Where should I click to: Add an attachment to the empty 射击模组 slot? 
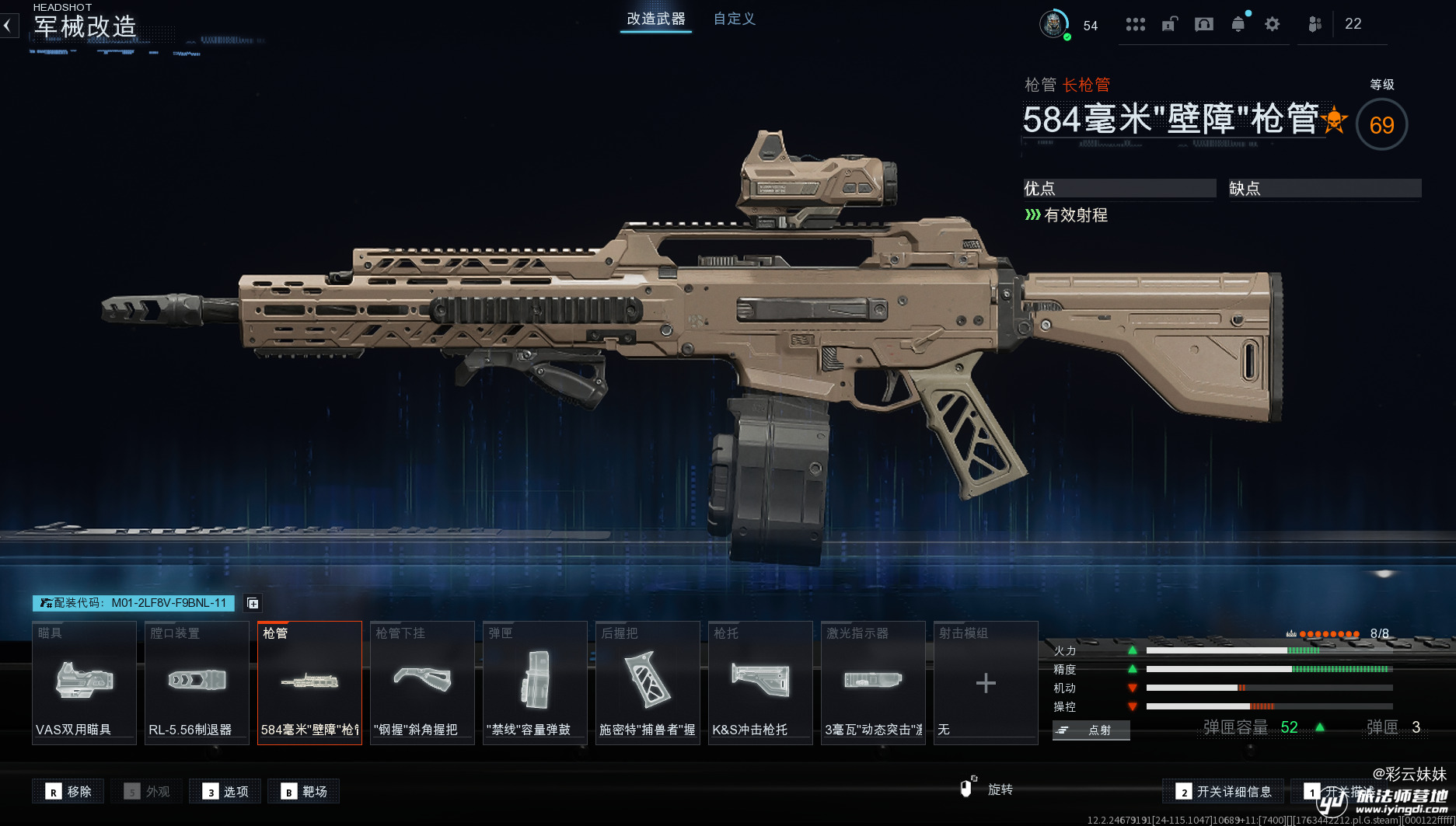pyautogui.click(x=986, y=682)
